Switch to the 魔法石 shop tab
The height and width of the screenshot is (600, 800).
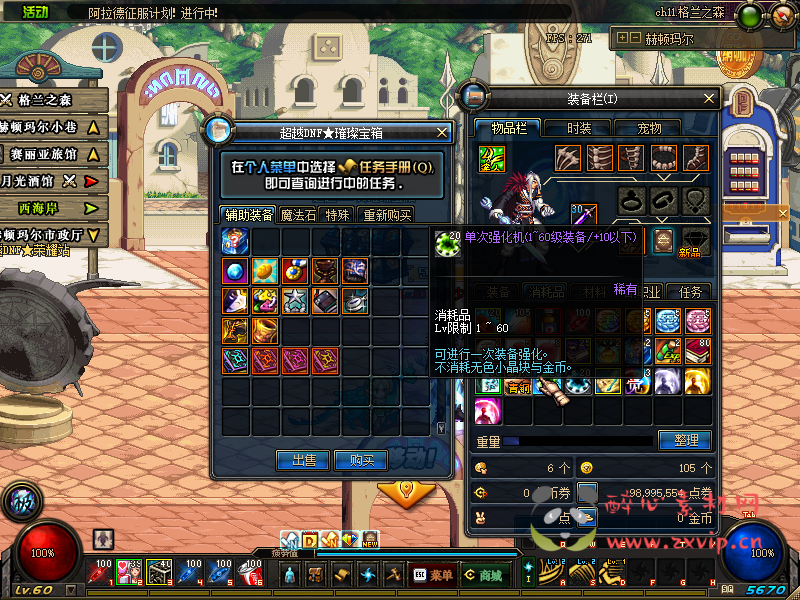pyautogui.click(x=299, y=214)
